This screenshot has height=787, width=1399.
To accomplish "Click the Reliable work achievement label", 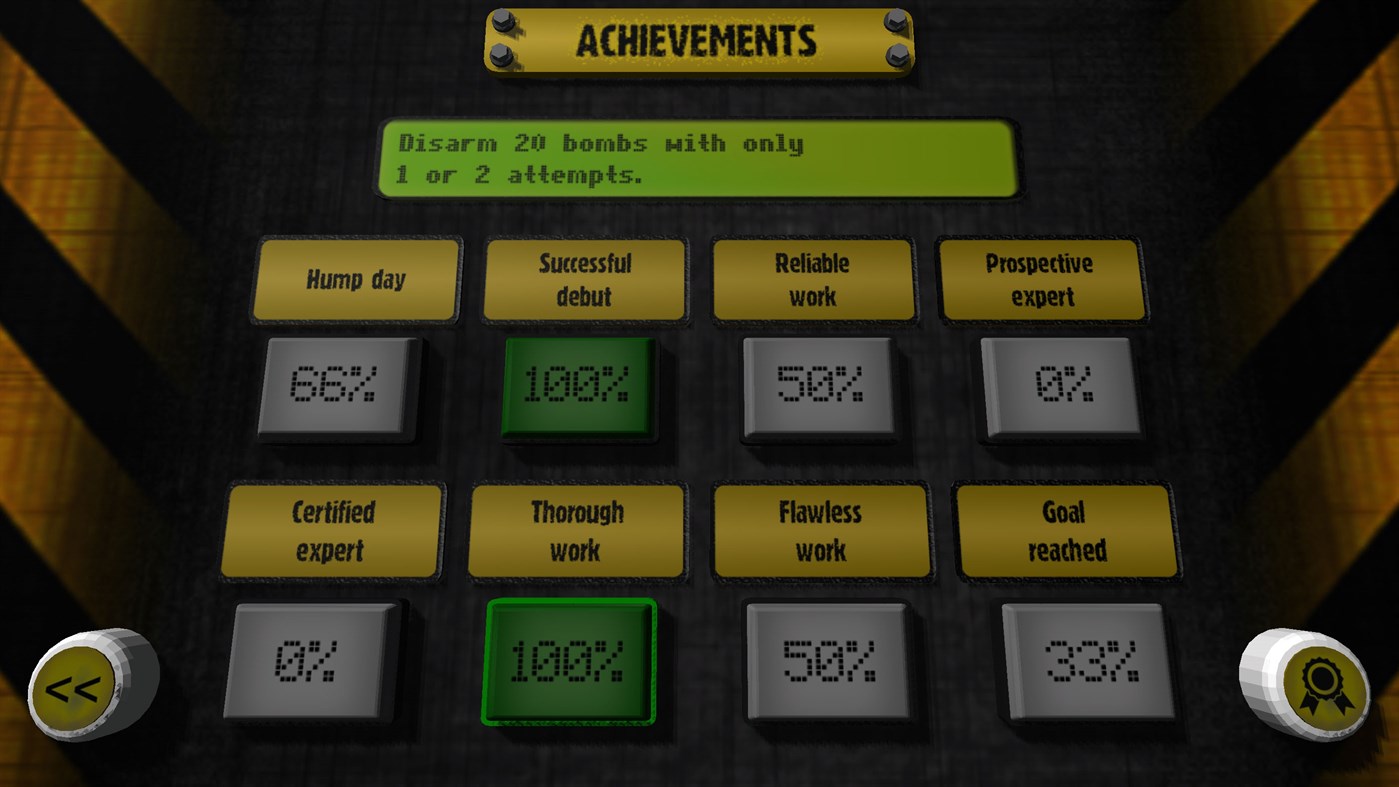I will click(x=813, y=280).
